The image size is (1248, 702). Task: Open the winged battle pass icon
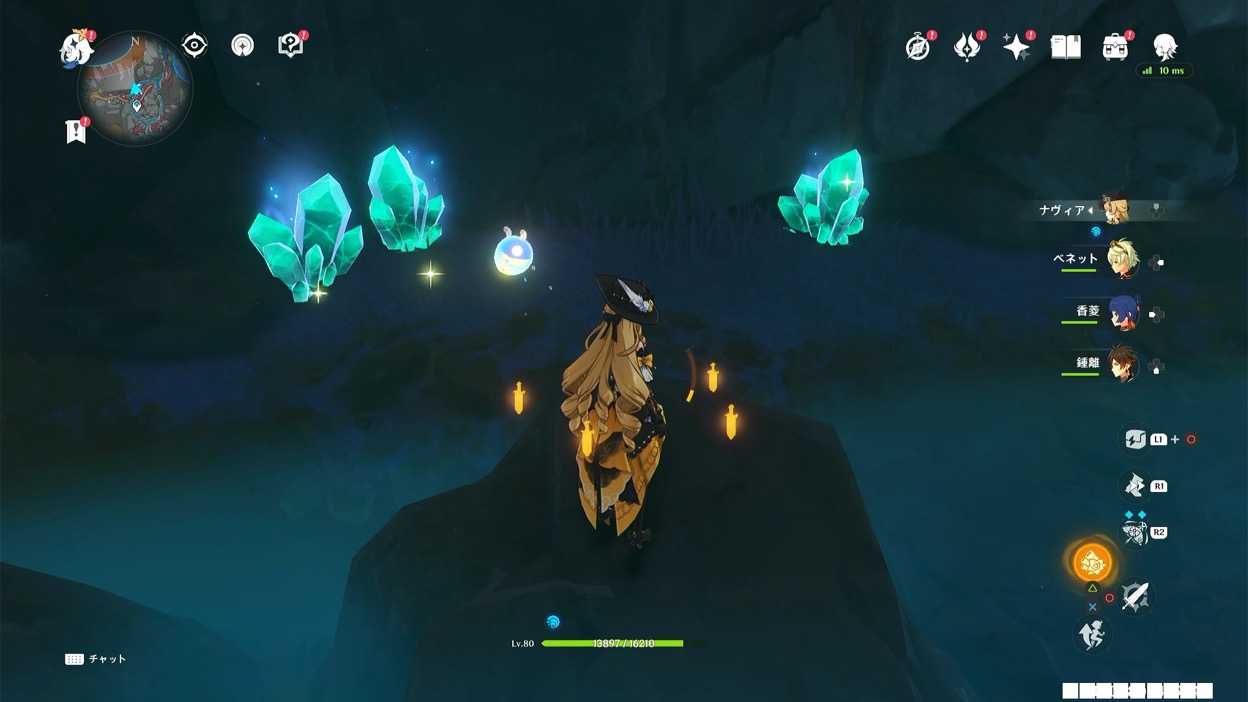click(x=967, y=47)
